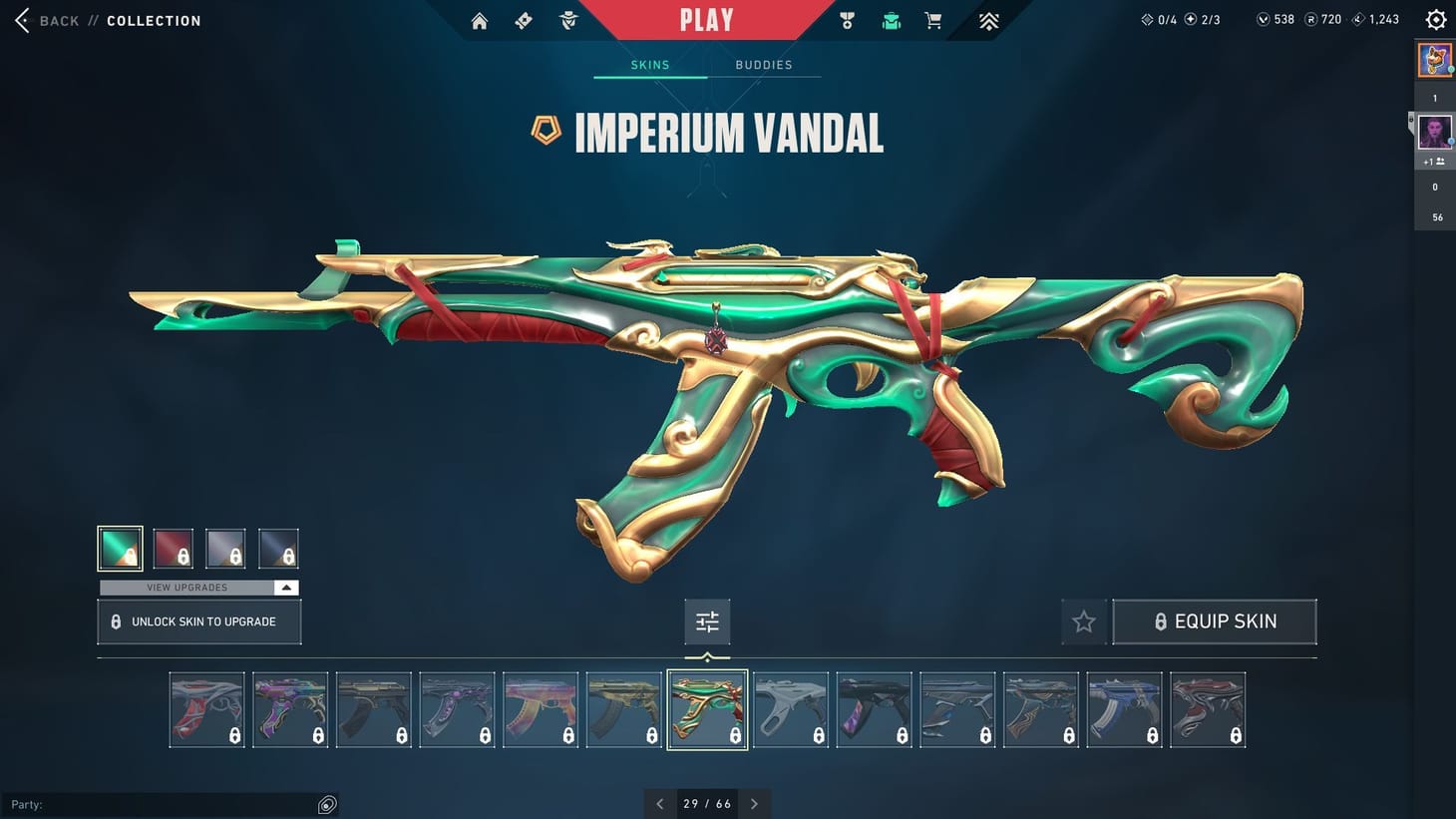Open the Agents panel icon
This screenshot has height=819, width=1456.
[x=567, y=20]
